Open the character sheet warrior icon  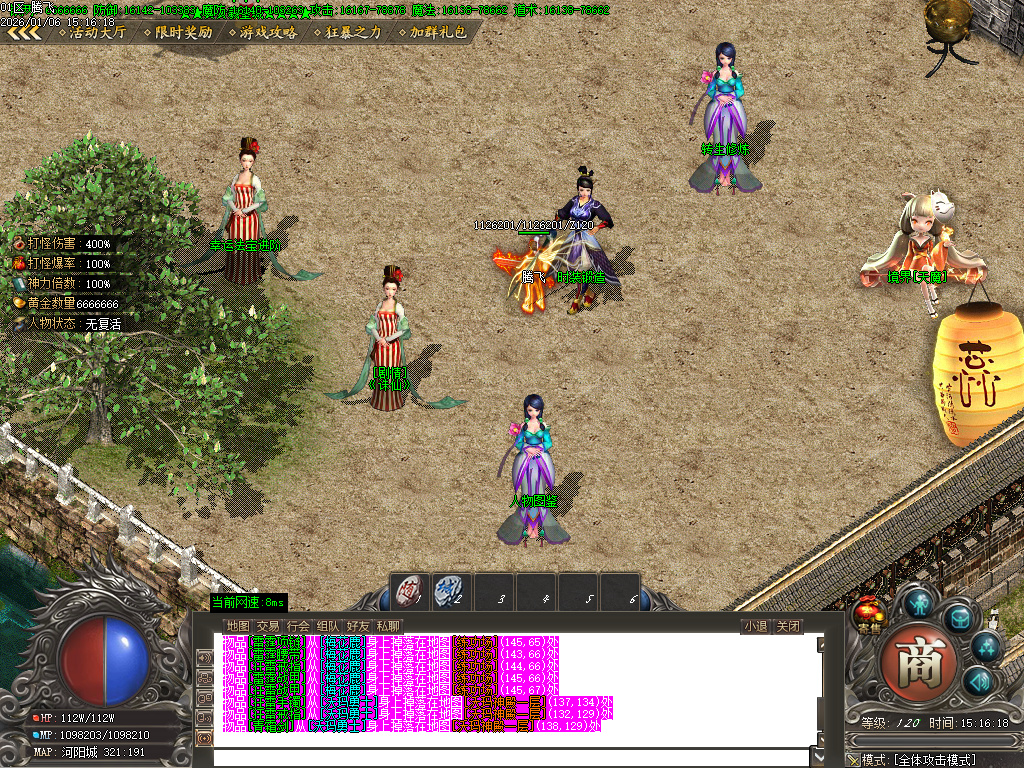[918, 603]
